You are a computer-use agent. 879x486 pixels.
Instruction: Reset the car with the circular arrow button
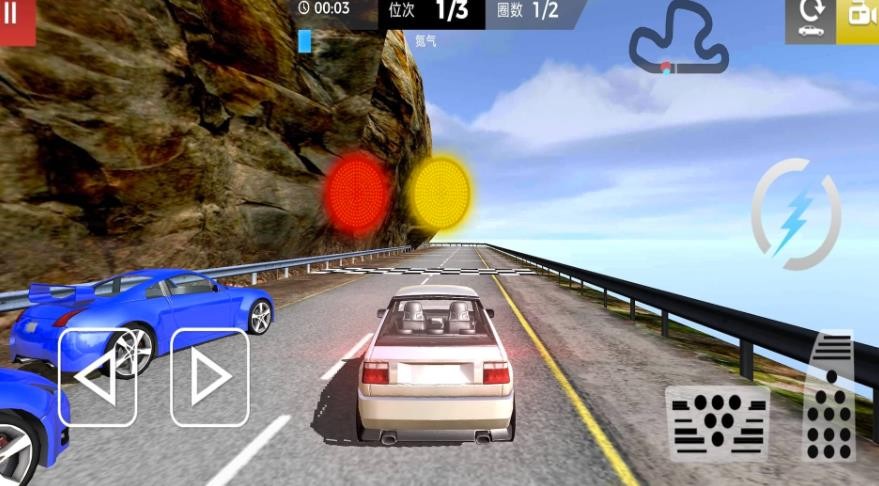click(810, 18)
